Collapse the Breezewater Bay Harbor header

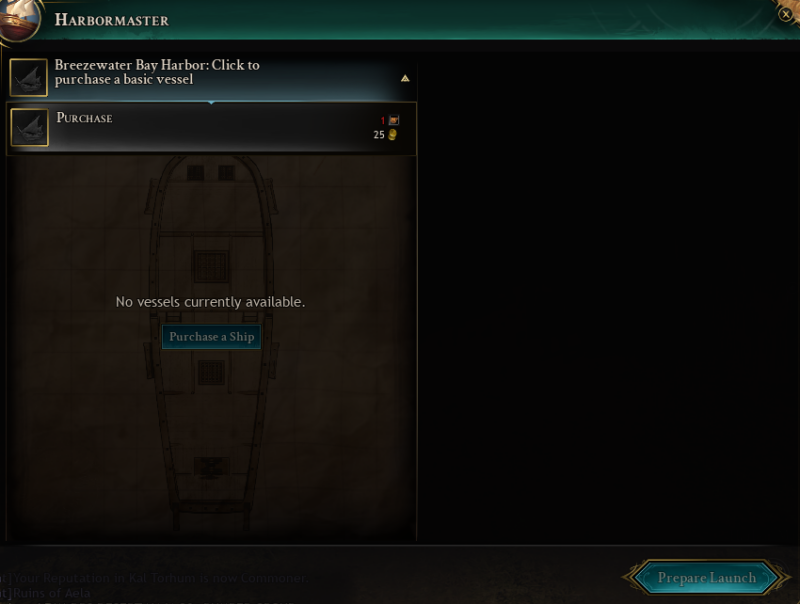(405, 77)
